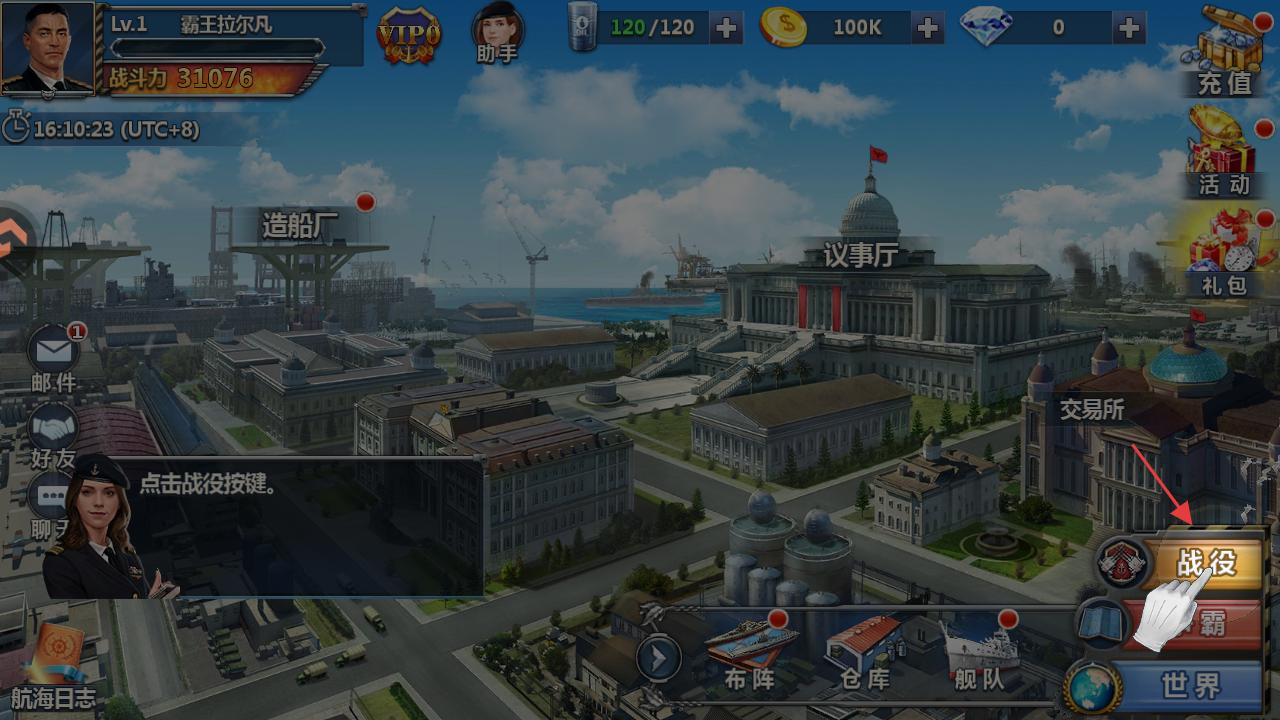Open the 邮件 mail inbox
Screen dimensions: 1280x720
click(53, 357)
